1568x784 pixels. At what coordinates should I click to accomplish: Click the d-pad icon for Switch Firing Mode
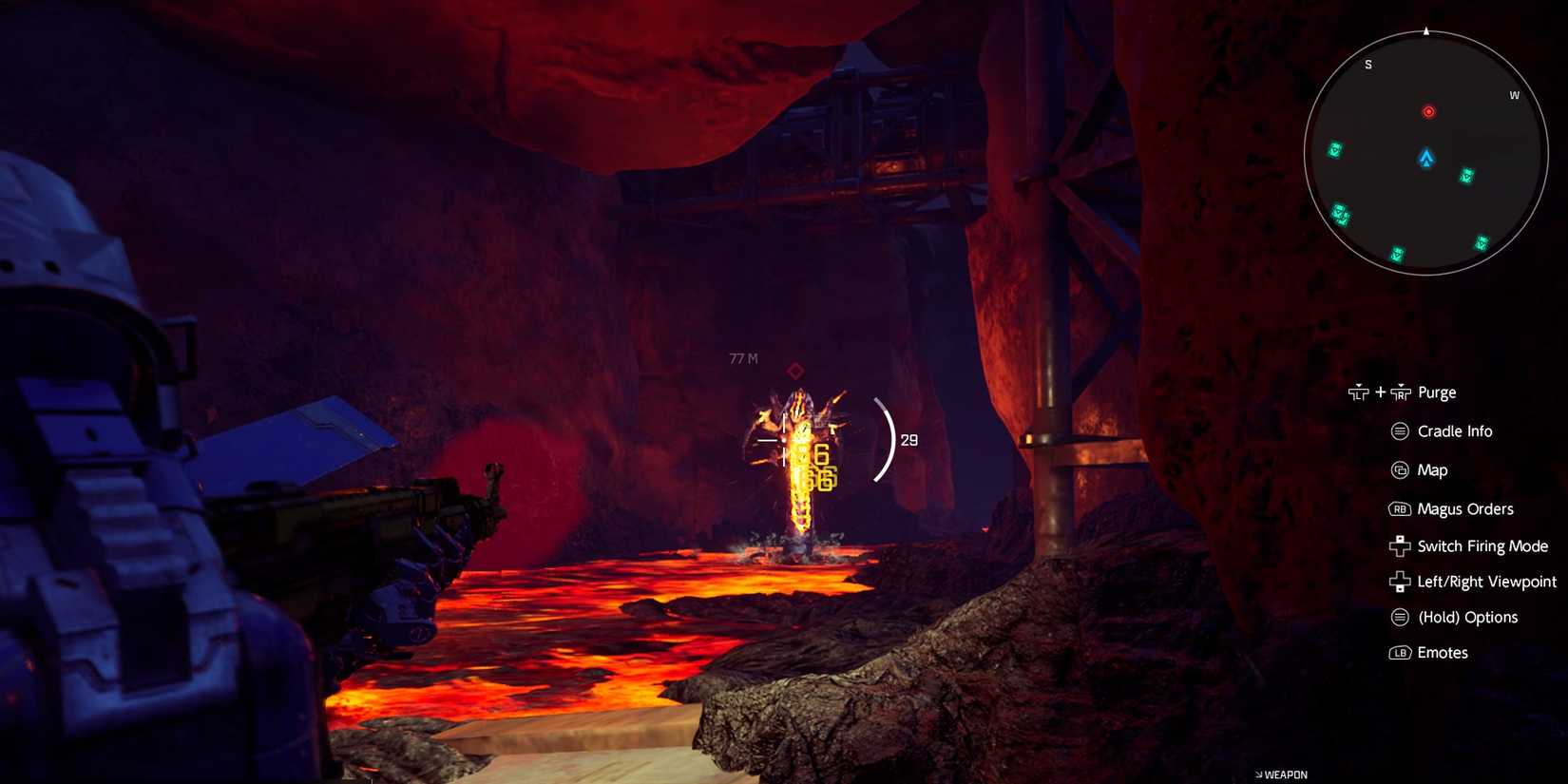pos(1400,546)
